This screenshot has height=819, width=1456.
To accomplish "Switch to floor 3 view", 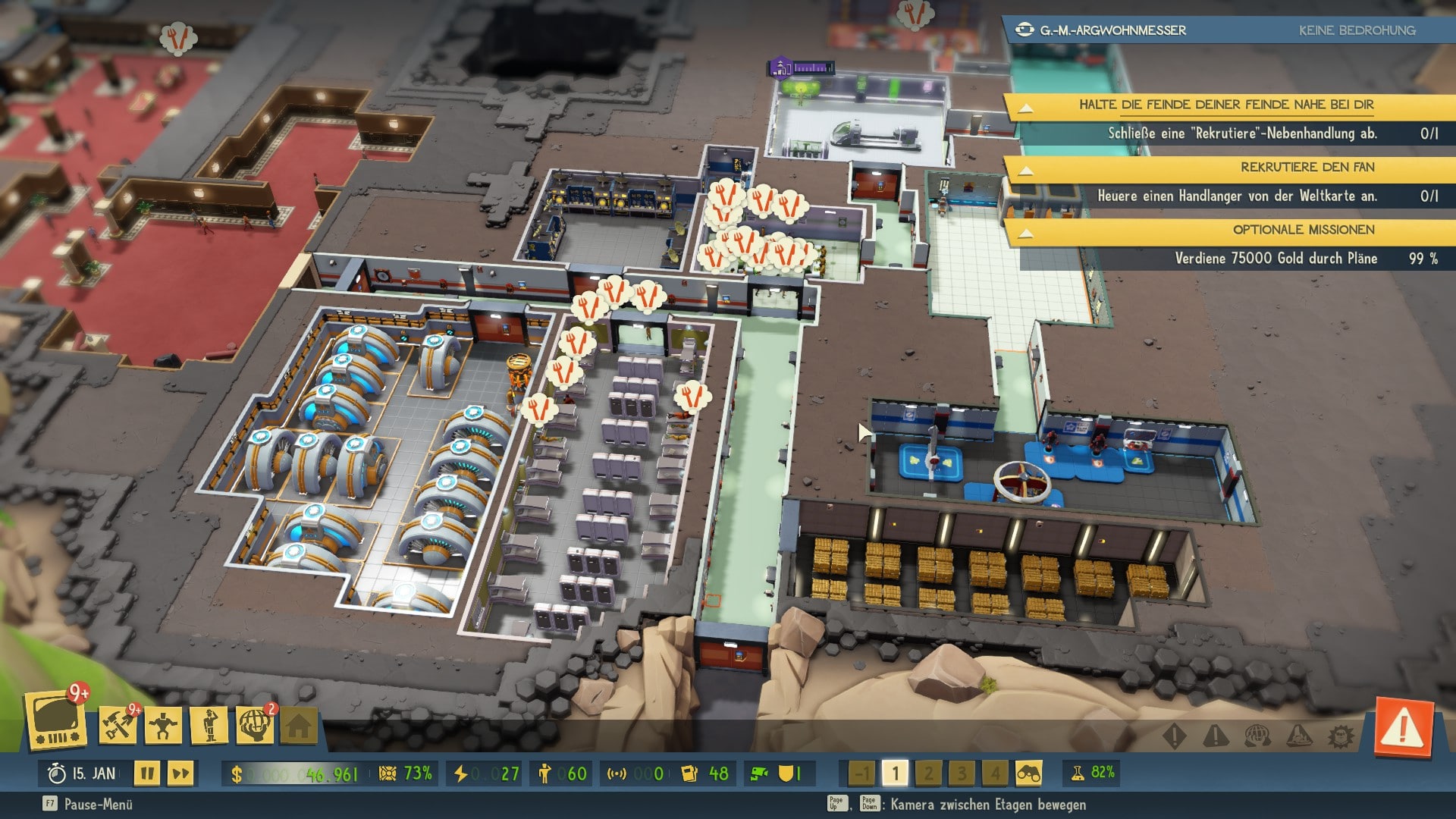I will click(x=962, y=773).
